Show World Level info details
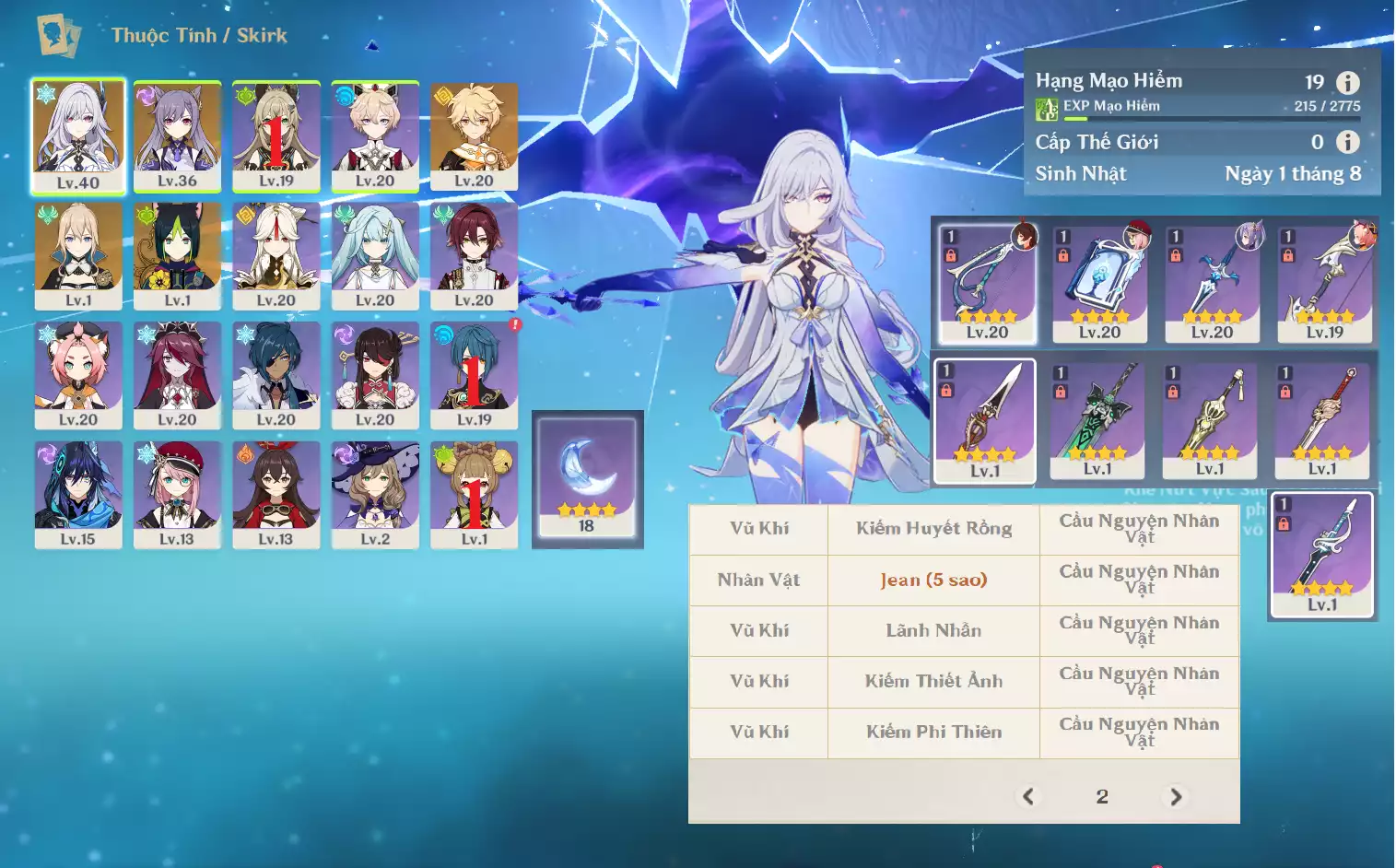Viewport: 1396px width, 868px height. pos(1348,142)
